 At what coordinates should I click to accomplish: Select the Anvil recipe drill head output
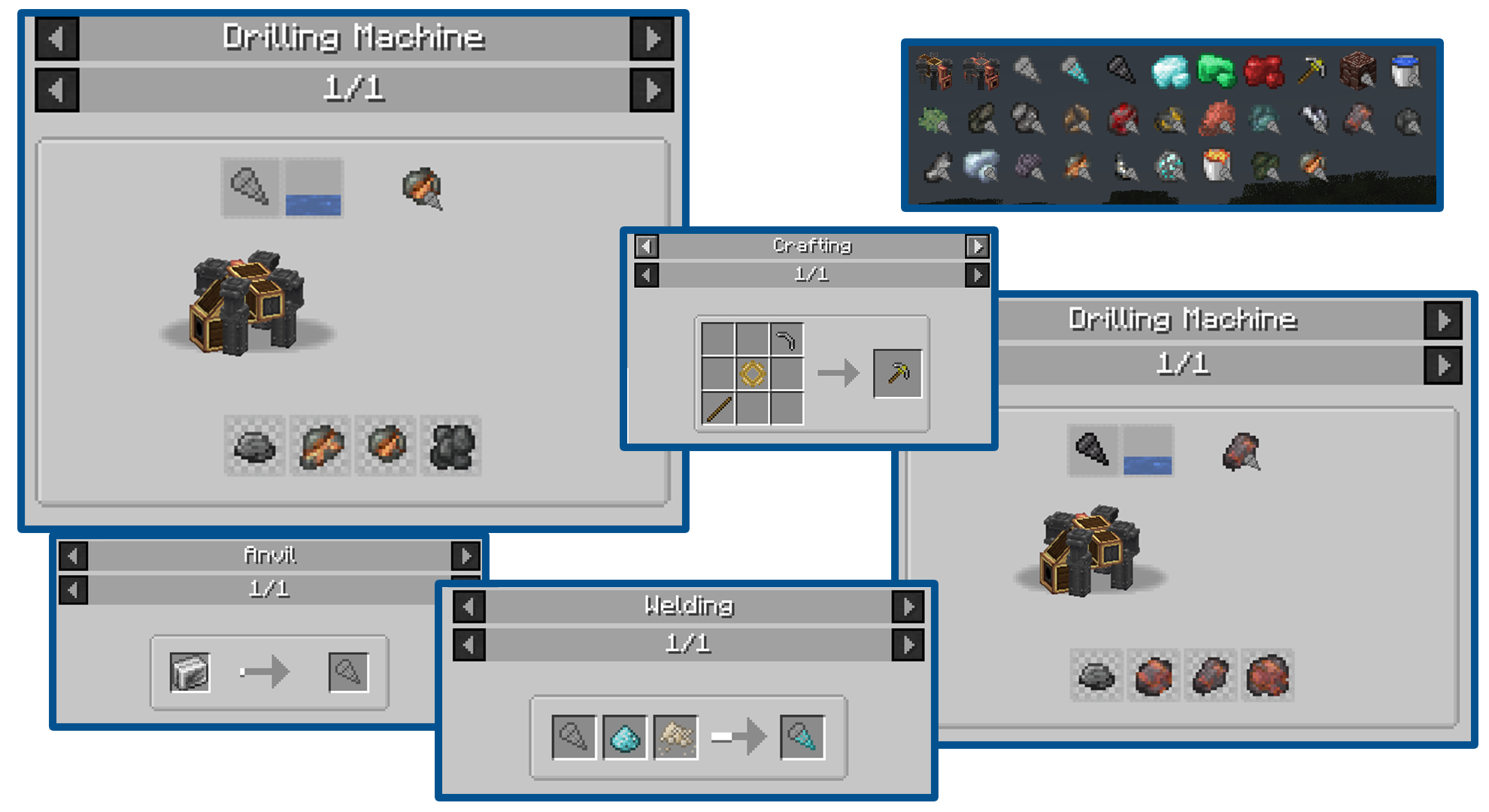pos(348,672)
